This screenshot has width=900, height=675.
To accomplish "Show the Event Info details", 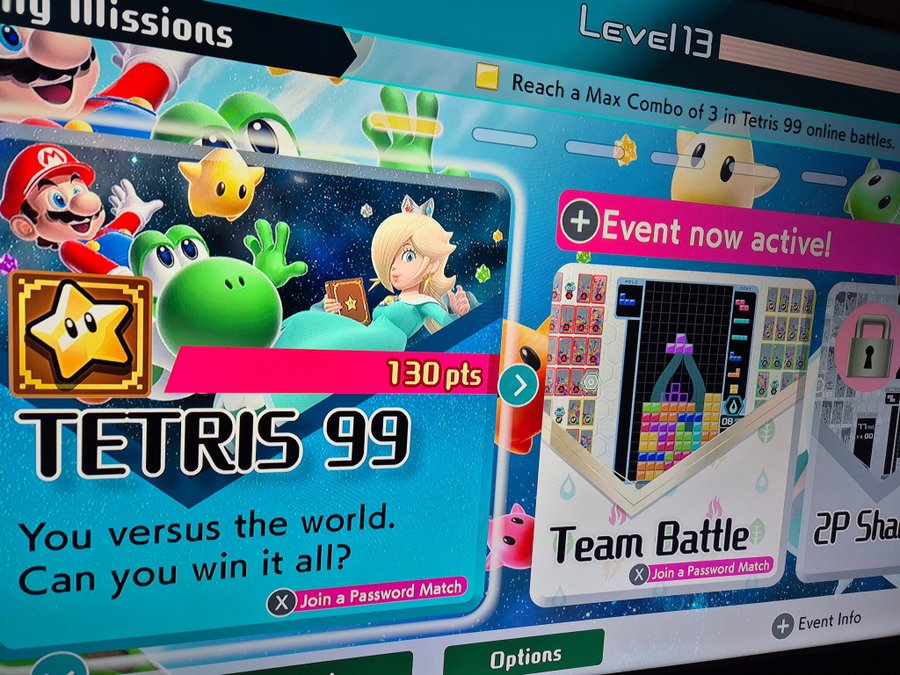I will tap(817, 623).
